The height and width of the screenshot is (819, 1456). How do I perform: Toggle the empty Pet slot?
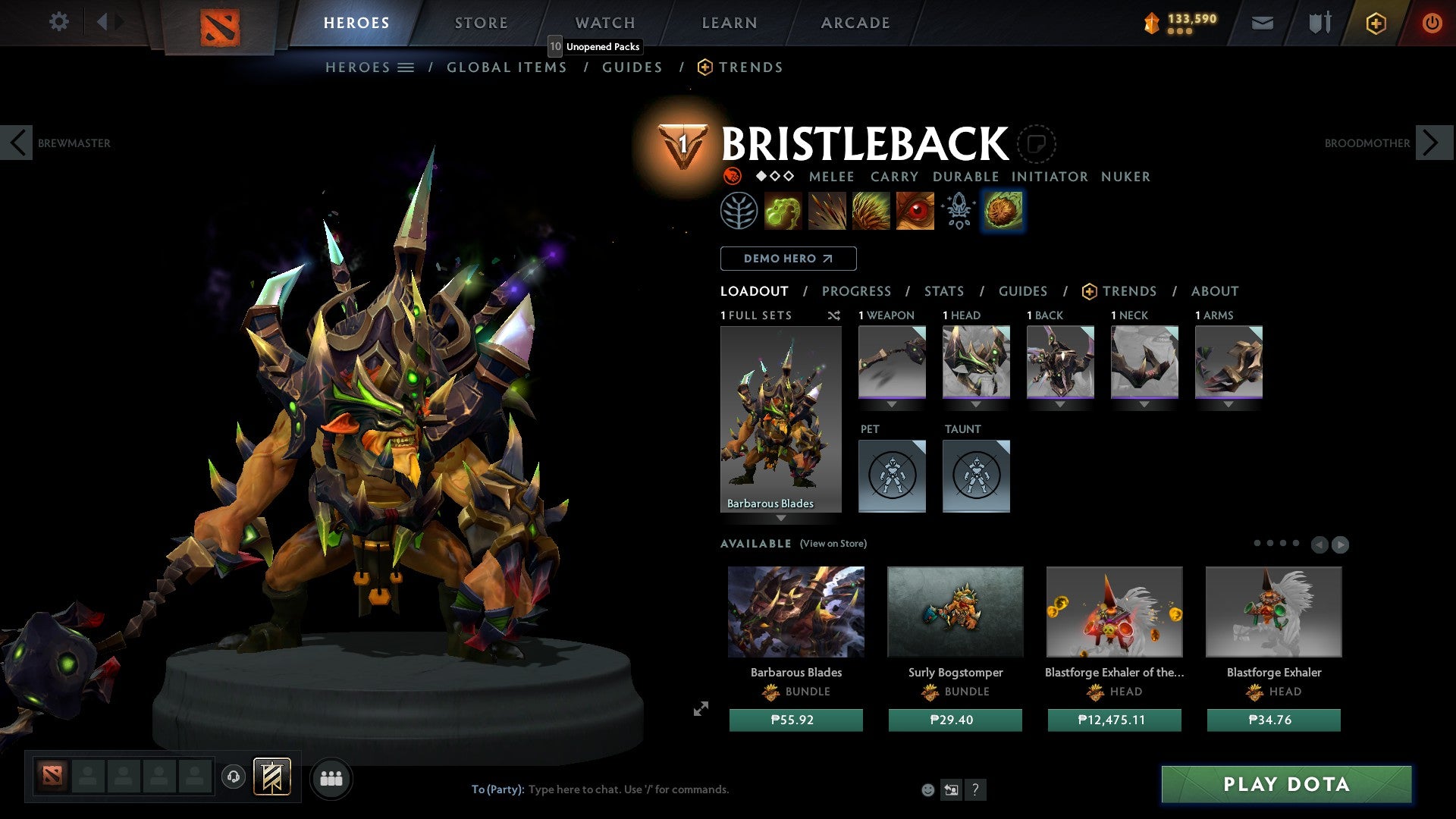[892, 475]
